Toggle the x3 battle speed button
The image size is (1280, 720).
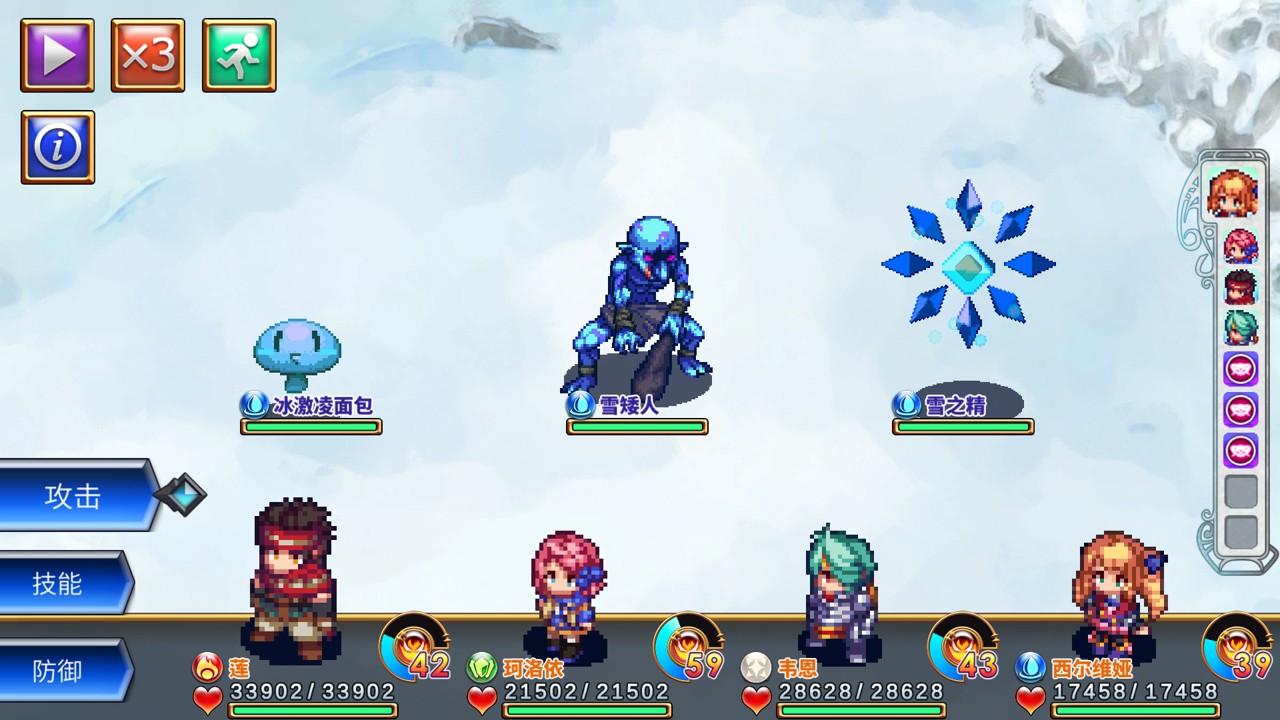[x=148, y=56]
